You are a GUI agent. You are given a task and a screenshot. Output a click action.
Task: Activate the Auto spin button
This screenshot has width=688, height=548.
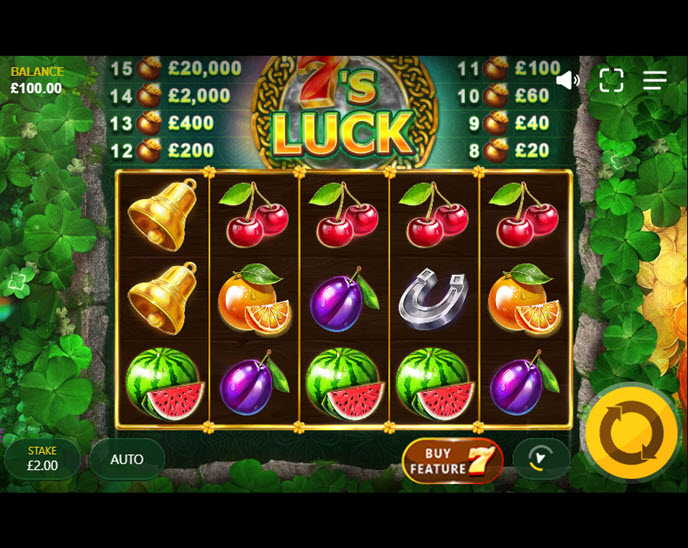(127, 459)
